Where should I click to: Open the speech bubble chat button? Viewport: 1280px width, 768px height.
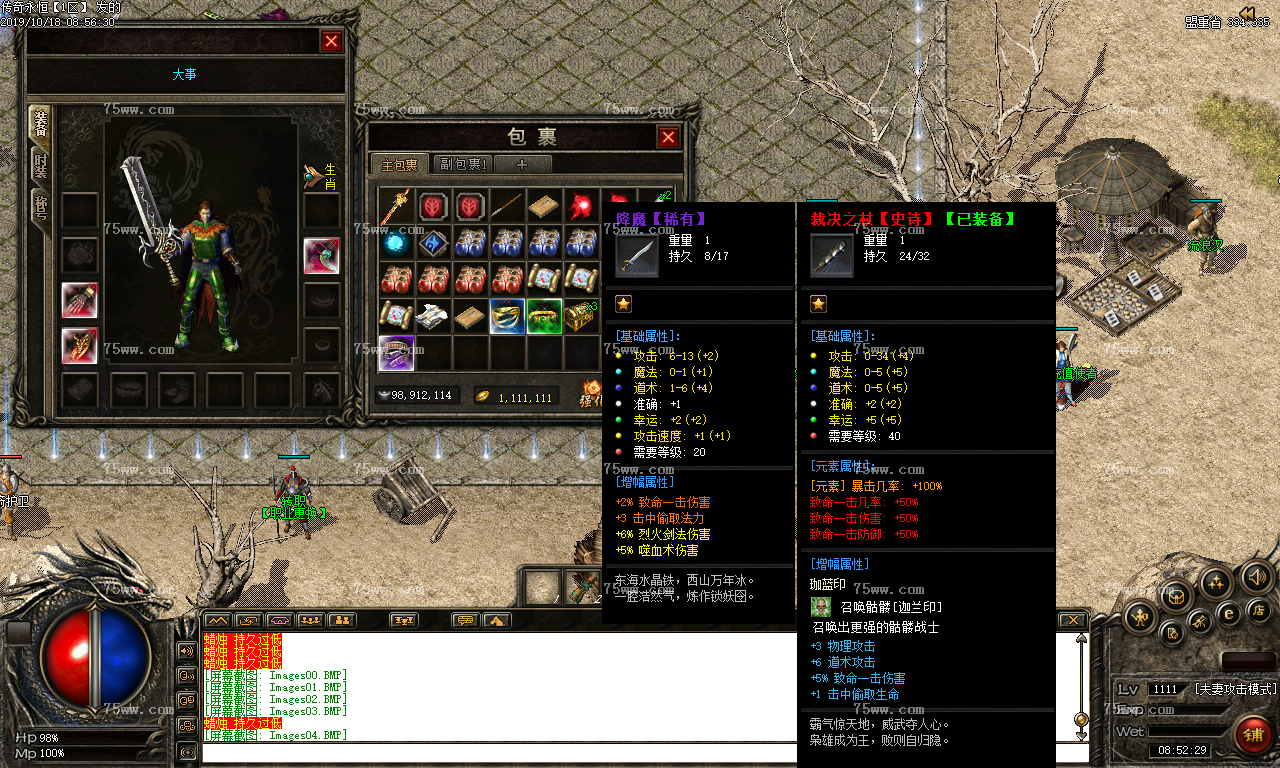(465, 621)
